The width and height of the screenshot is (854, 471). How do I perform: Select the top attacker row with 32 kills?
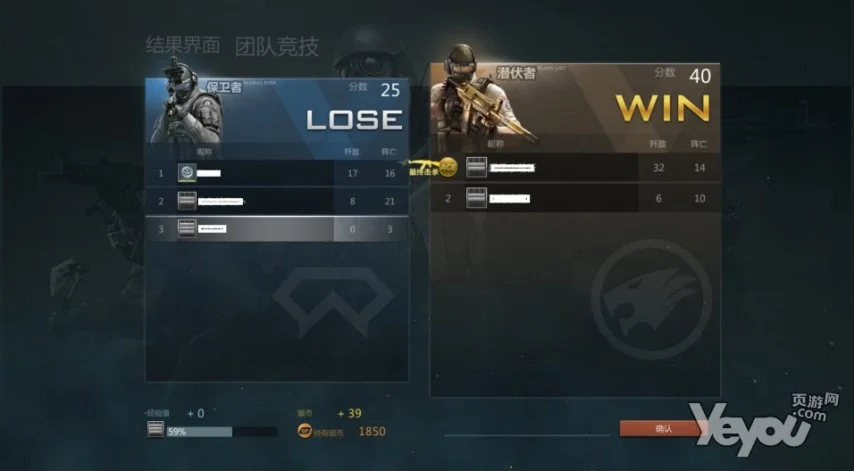[x=575, y=168]
